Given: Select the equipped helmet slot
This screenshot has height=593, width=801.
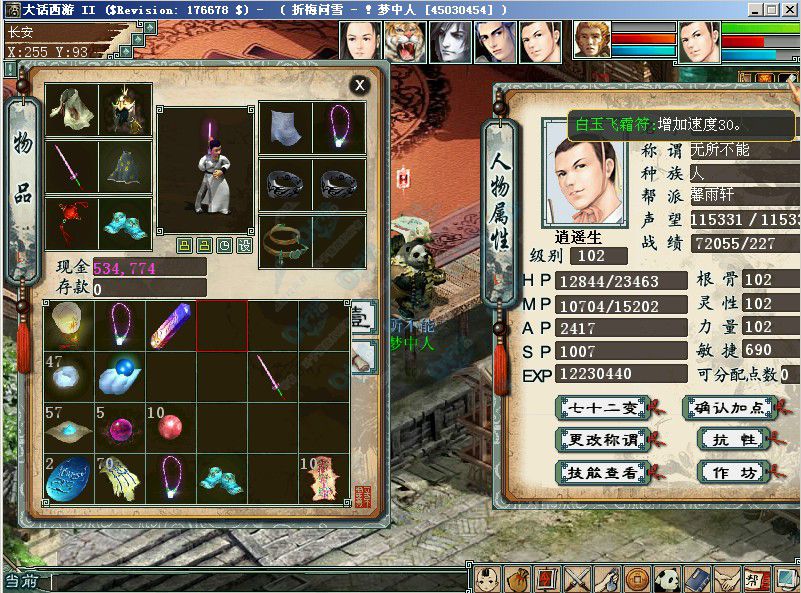Looking at the screenshot, I should (126, 109).
